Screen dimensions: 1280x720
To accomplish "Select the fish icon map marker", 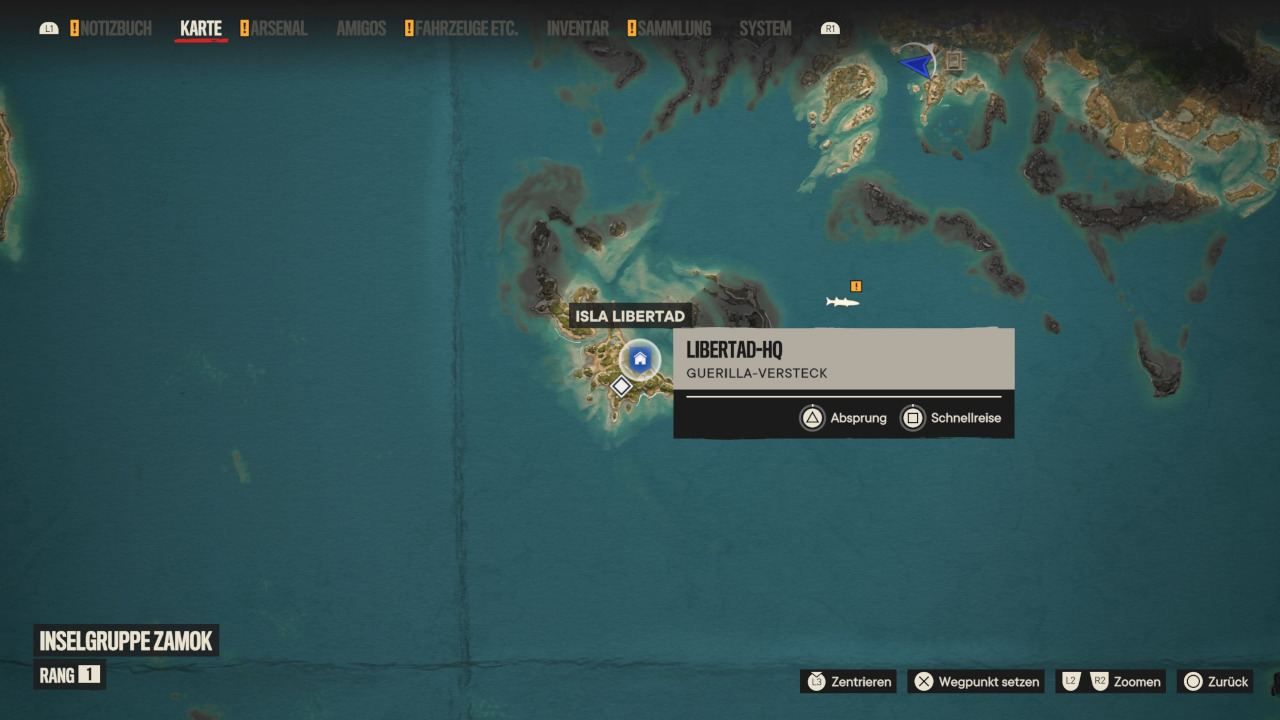I will (842, 301).
